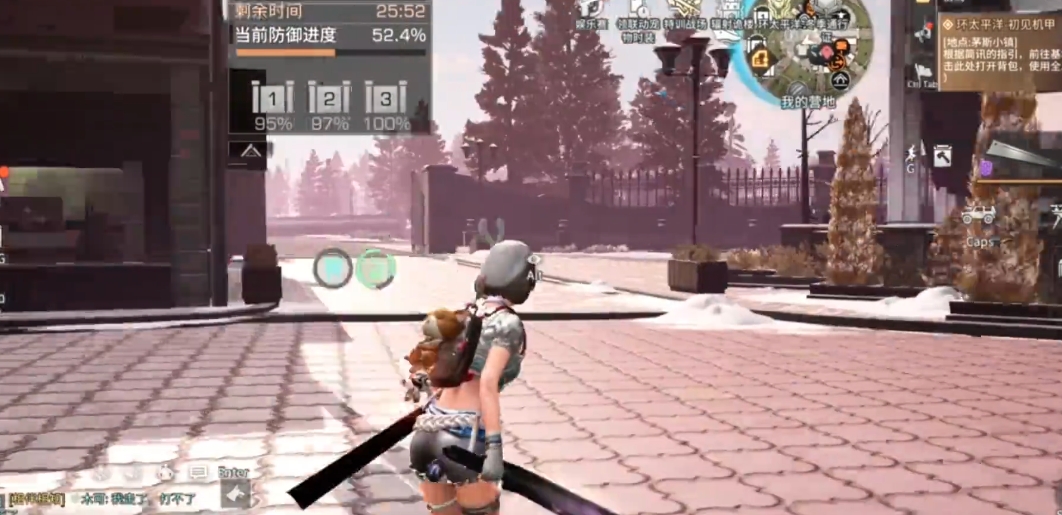Screen dimensions: 1062x515
Task: Toggle the running figure sprint icon
Action: pyautogui.click(x=911, y=153)
